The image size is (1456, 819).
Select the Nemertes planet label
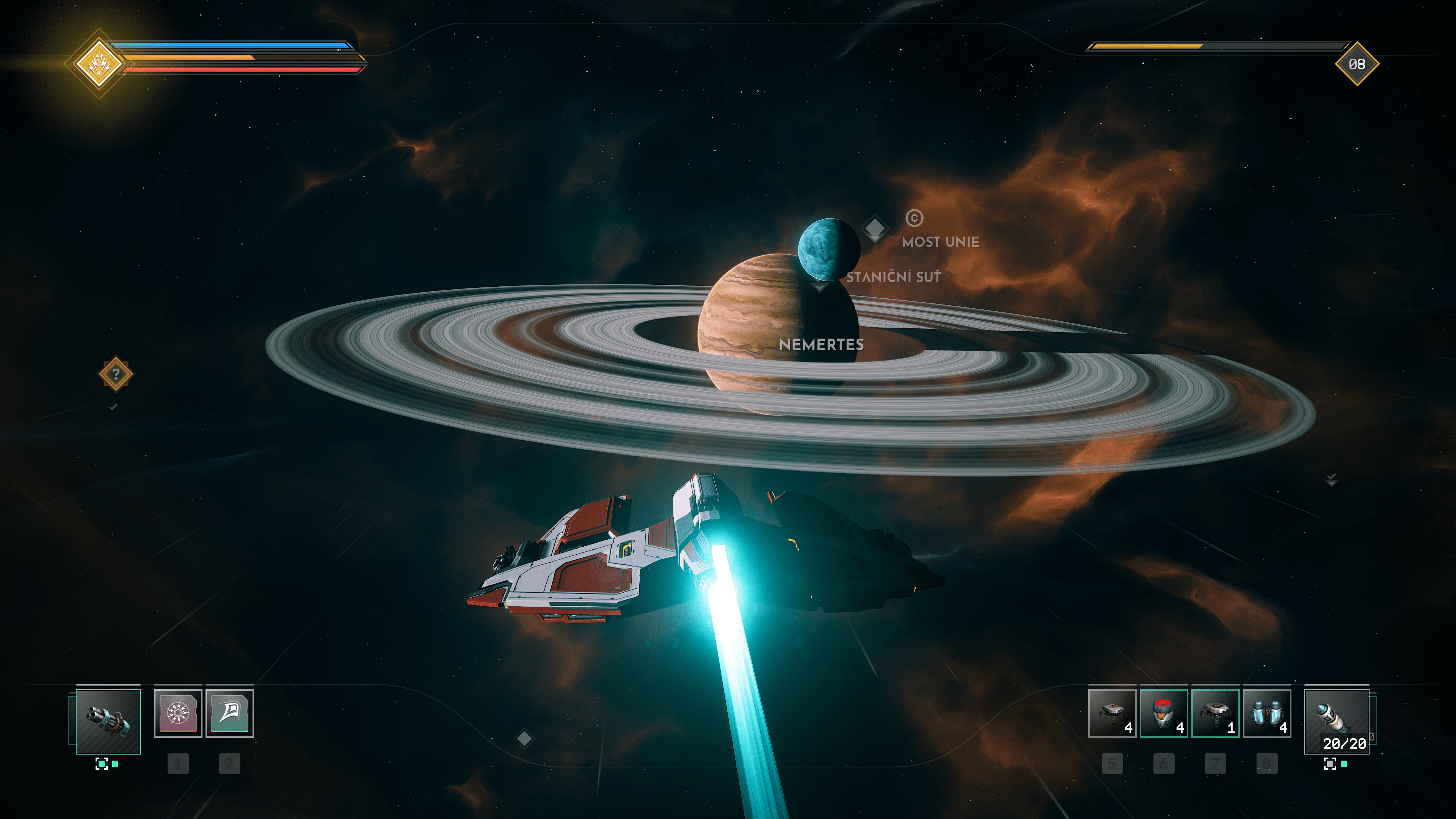pos(821,344)
